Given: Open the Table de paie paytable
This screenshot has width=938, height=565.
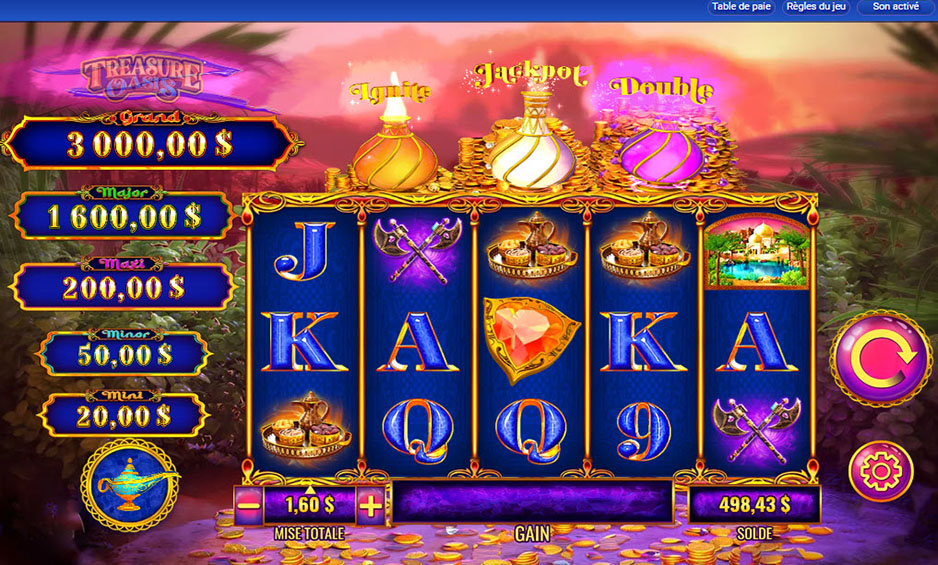Looking at the screenshot, I should tap(744, 7).
